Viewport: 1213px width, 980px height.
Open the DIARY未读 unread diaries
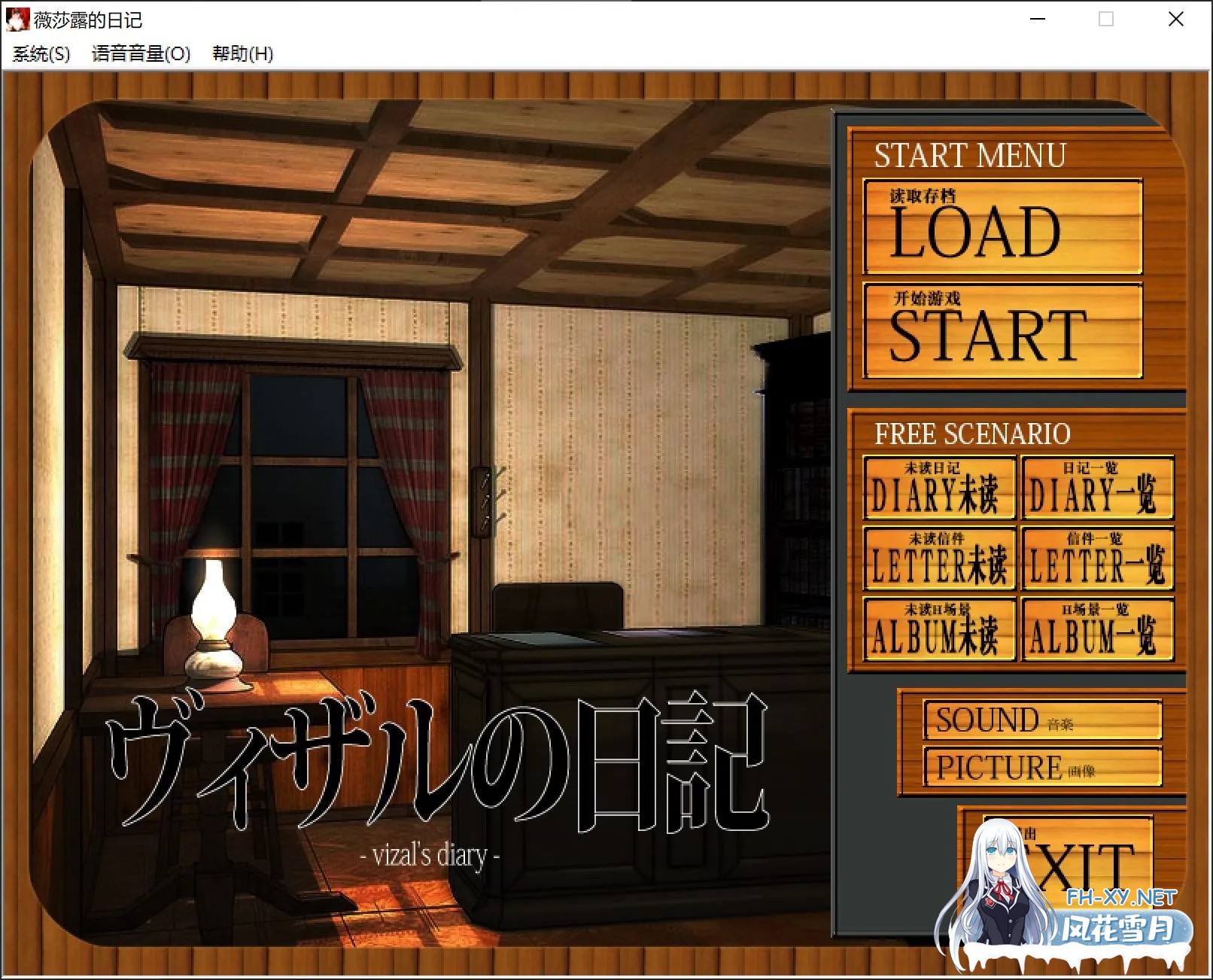tap(939, 488)
